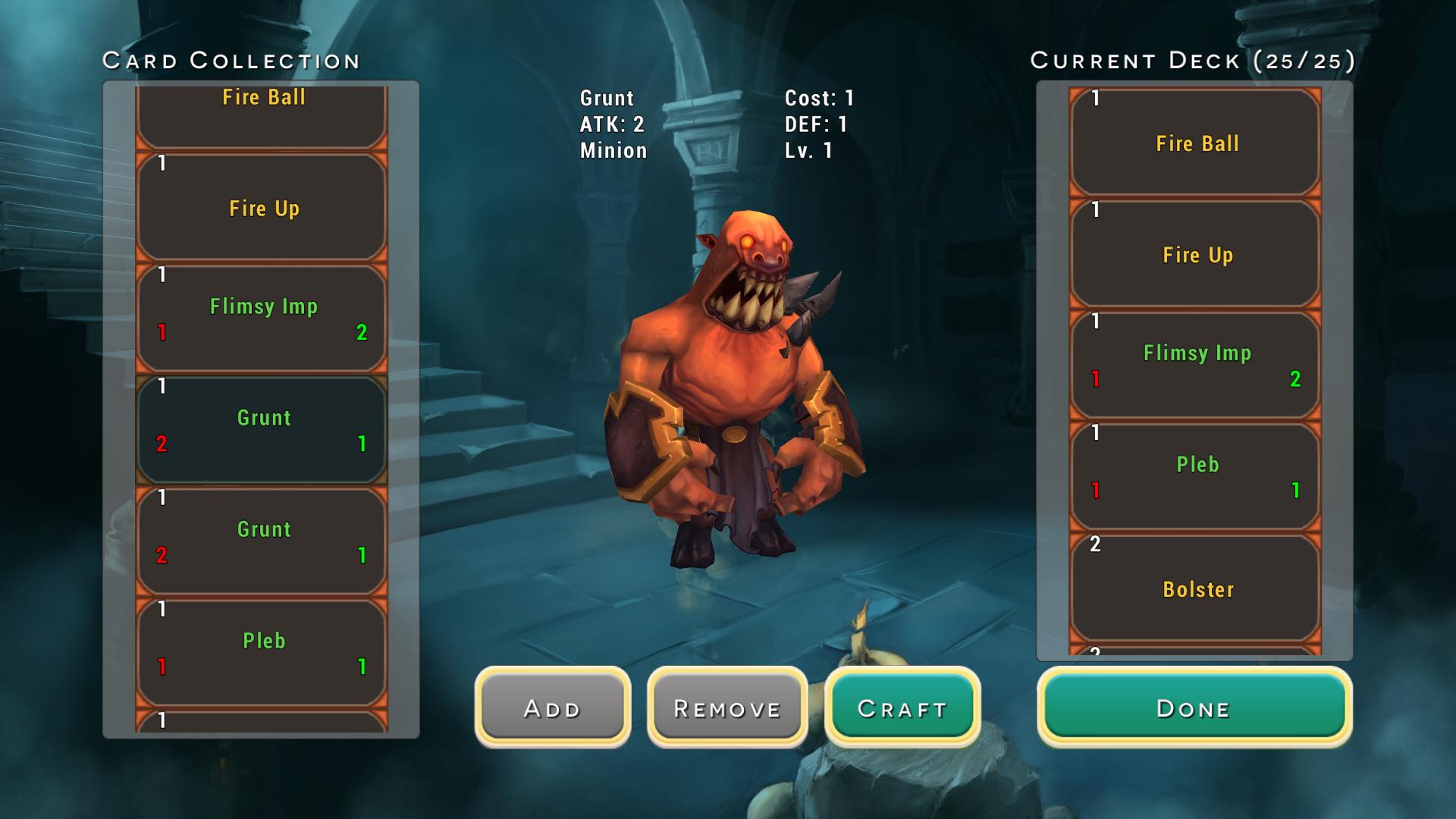Select Flimsy Imp in Current Deck
The image size is (1456, 819).
point(1195,365)
